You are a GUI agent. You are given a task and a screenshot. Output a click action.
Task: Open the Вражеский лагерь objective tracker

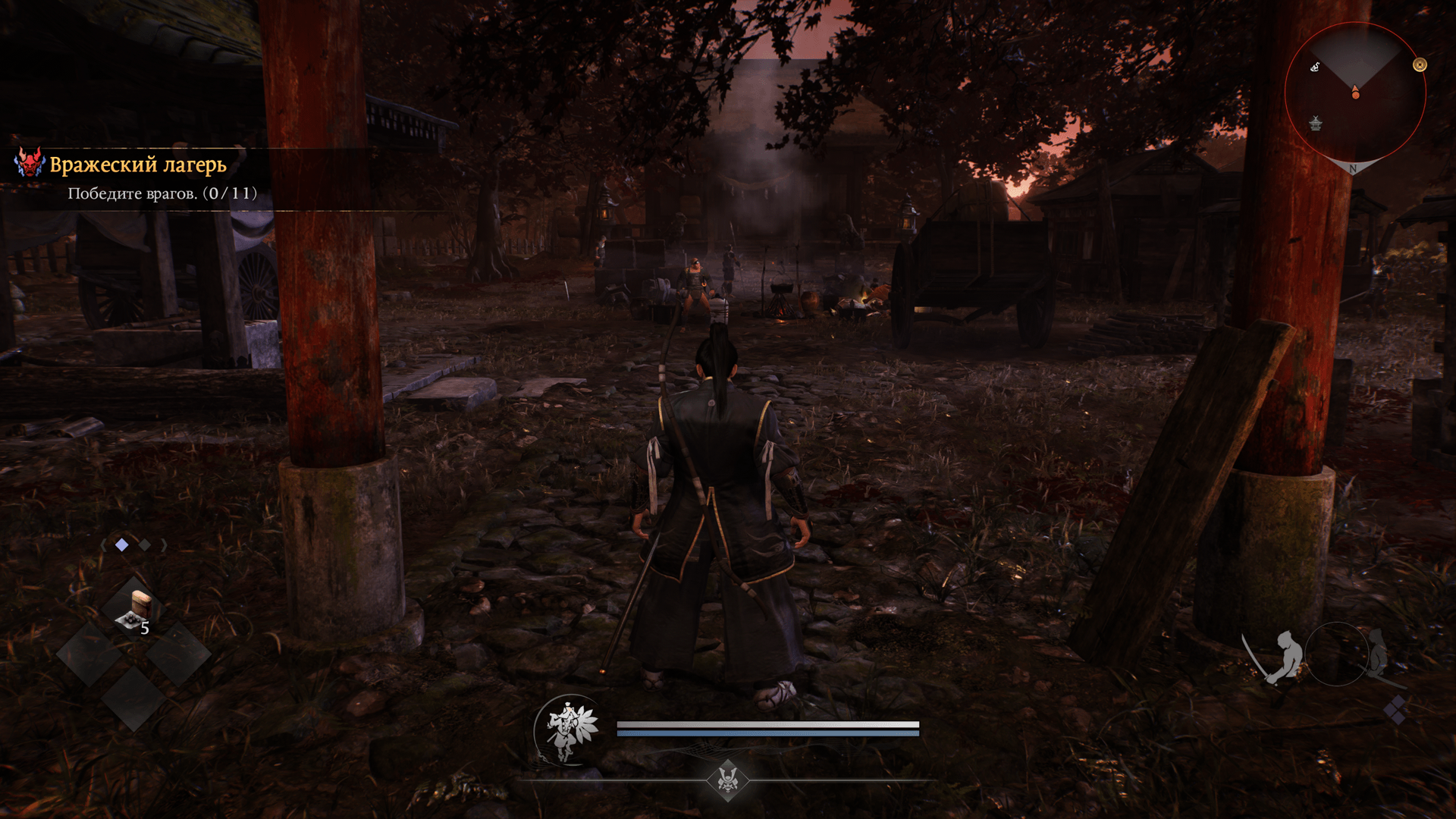click(138, 165)
